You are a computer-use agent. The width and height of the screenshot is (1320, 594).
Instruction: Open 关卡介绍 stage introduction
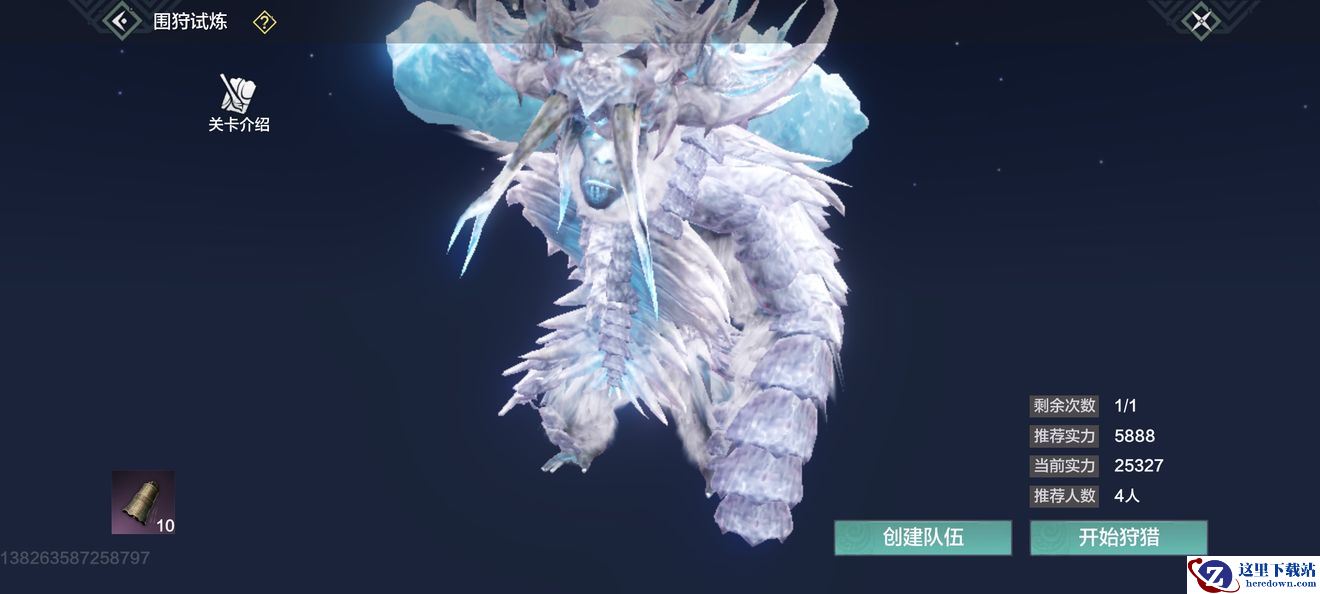tap(239, 103)
